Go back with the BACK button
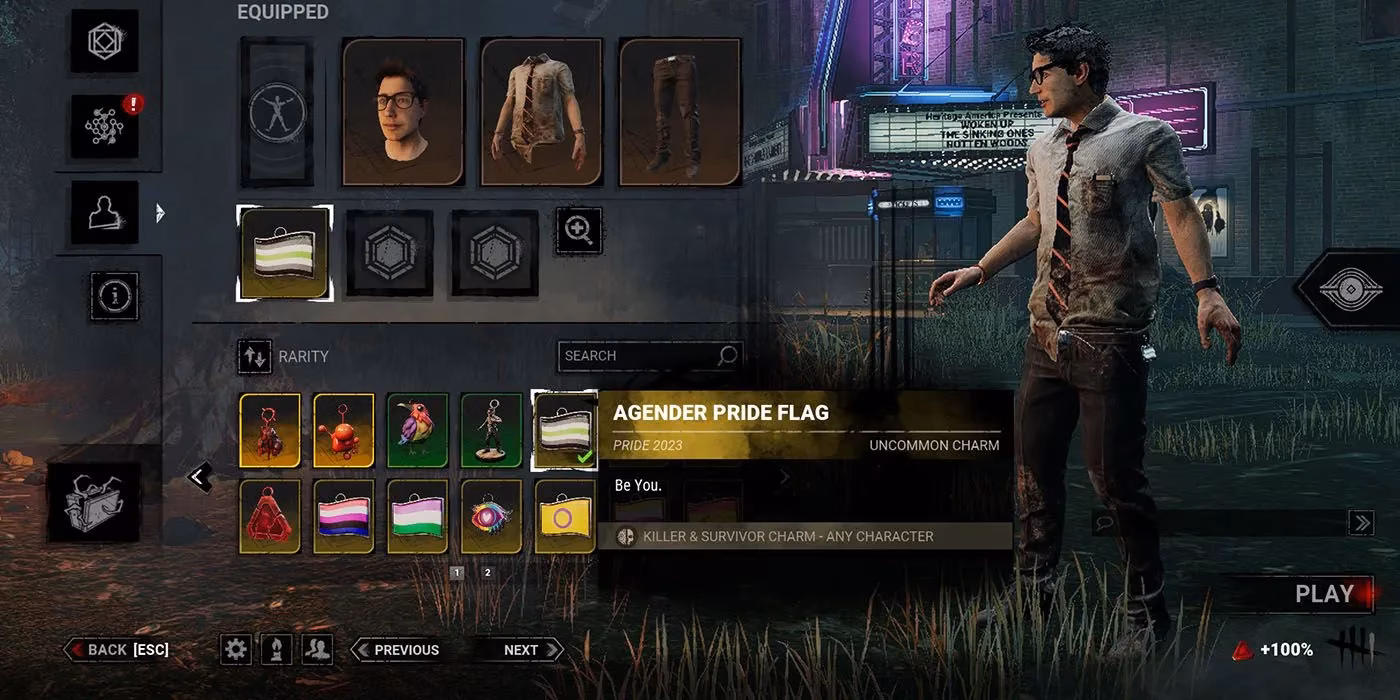The height and width of the screenshot is (700, 1400). [x=118, y=650]
